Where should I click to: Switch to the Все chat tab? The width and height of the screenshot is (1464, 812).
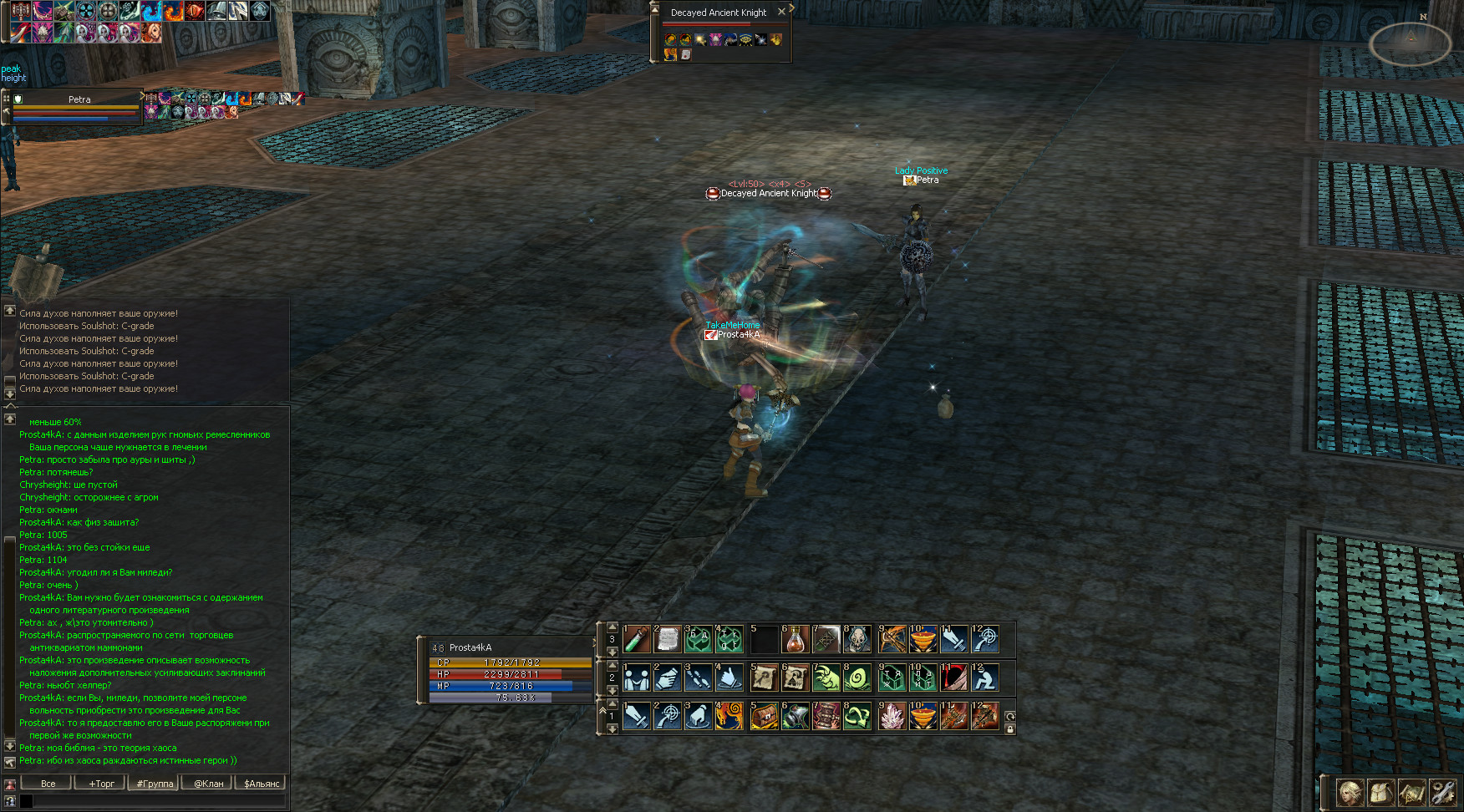(x=48, y=784)
